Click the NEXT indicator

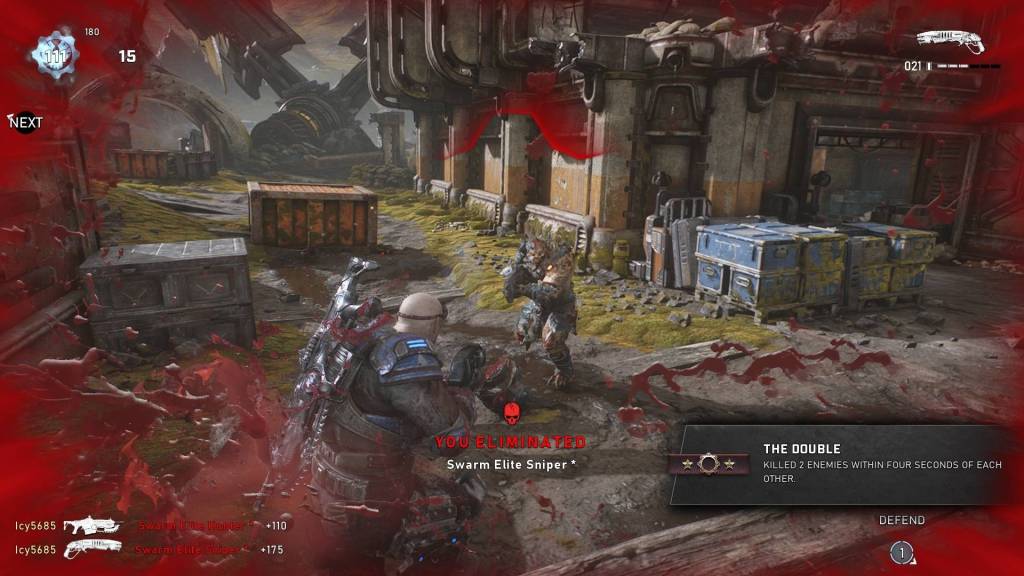point(26,123)
